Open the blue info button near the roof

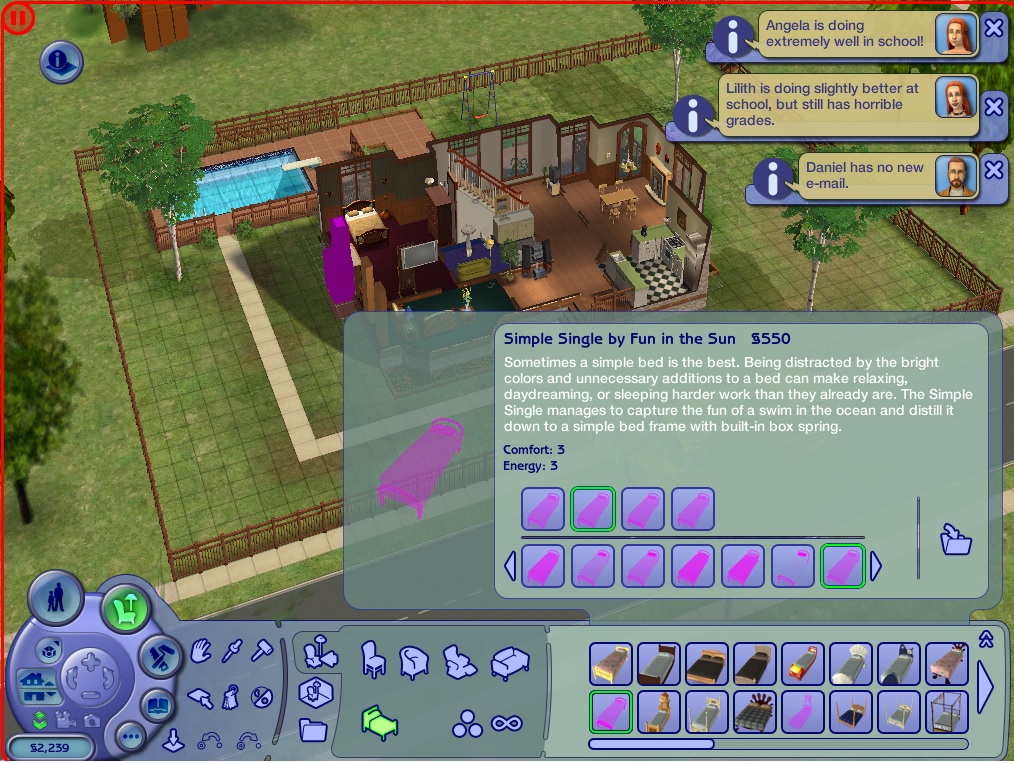pos(61,62)
